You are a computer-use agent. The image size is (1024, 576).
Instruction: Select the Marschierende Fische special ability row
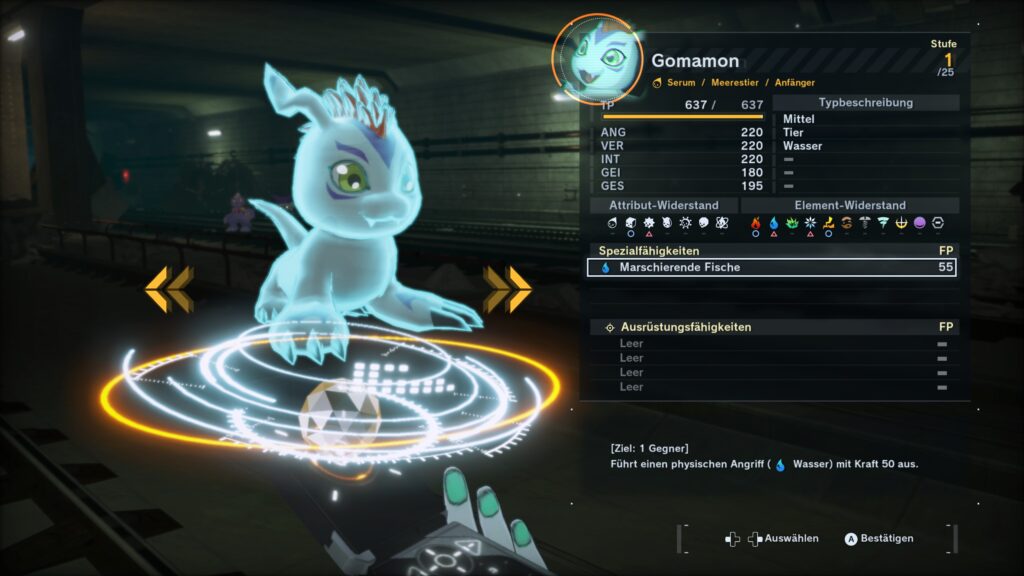coord(770,267)
